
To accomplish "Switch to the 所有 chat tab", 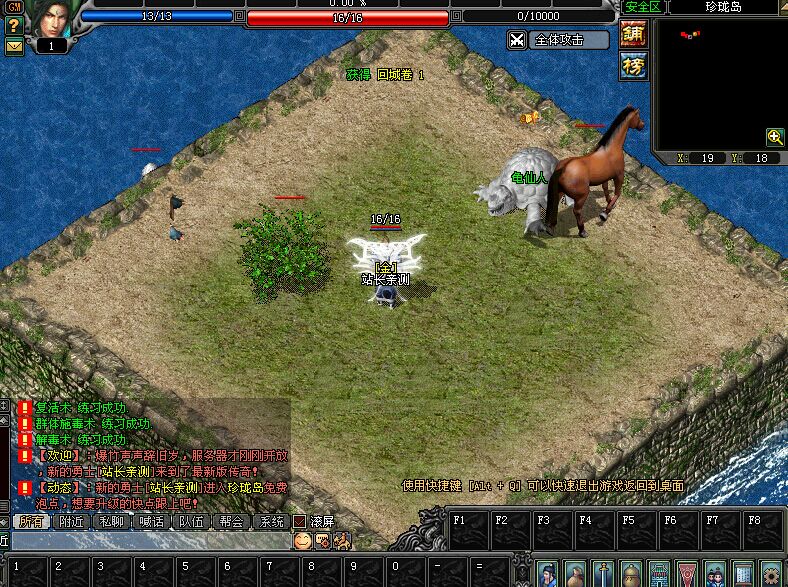I will (32, 521).
